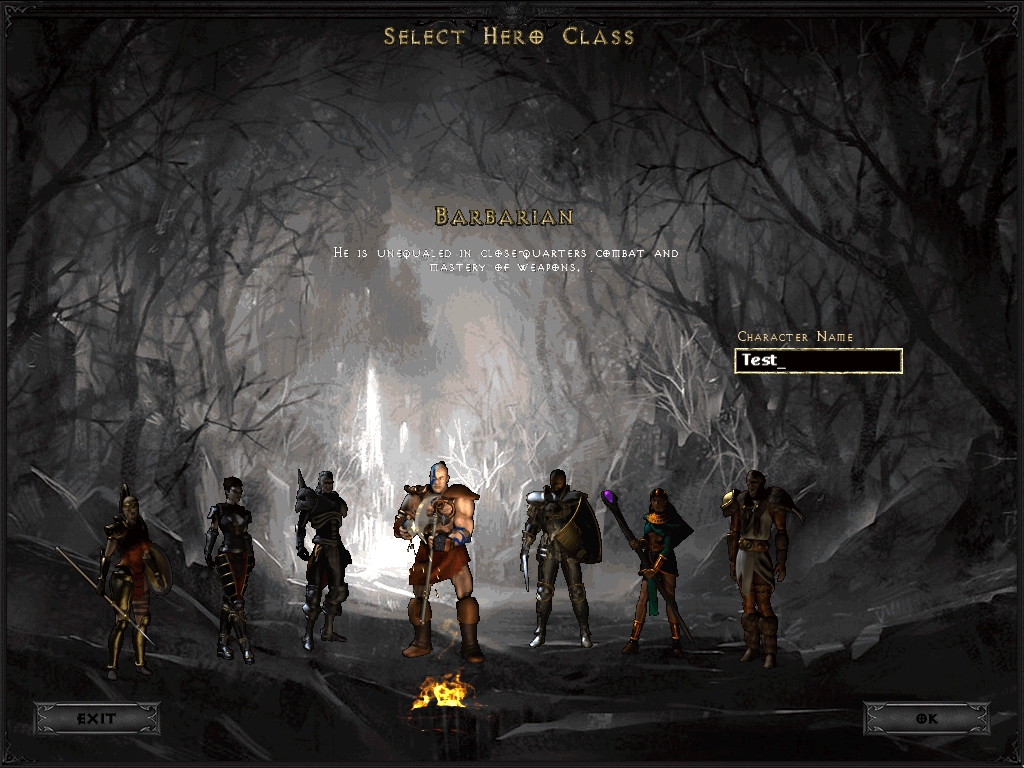Screen dimensions: 1024x768
Task: Choose the Assassin hero in black leather
Action: point(229,565)
